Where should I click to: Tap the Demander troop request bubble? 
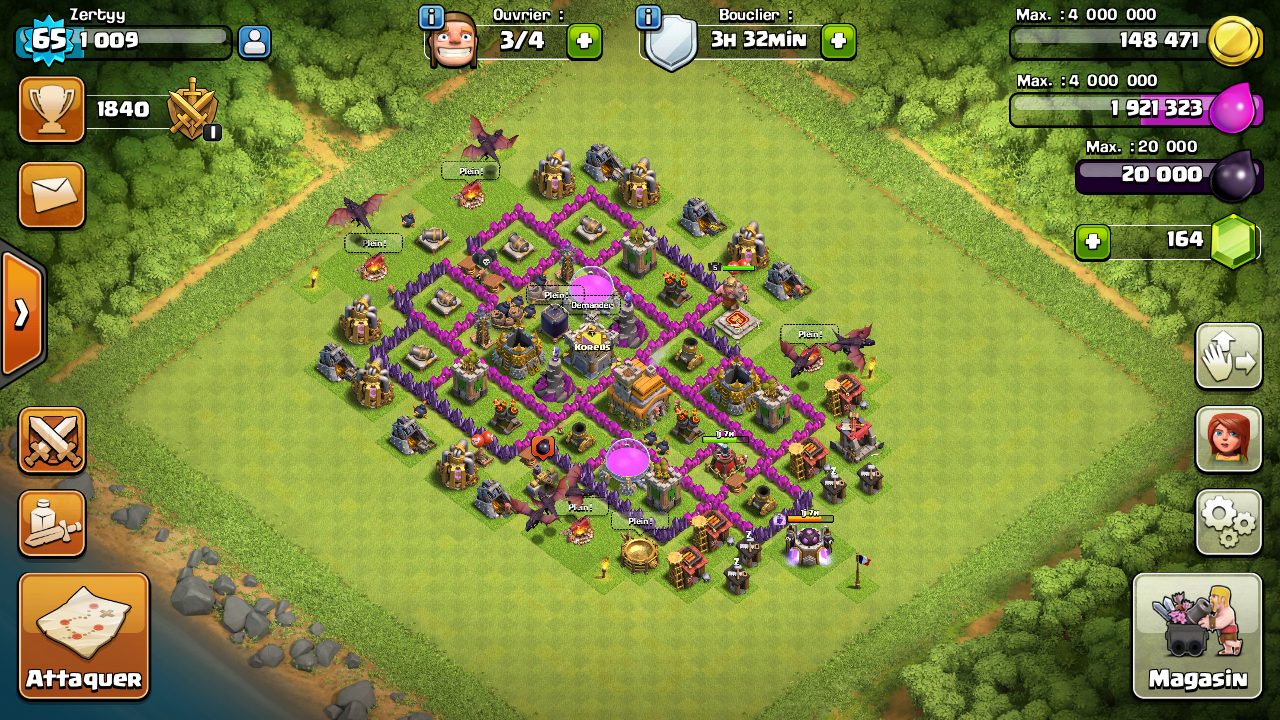[591, 304]
